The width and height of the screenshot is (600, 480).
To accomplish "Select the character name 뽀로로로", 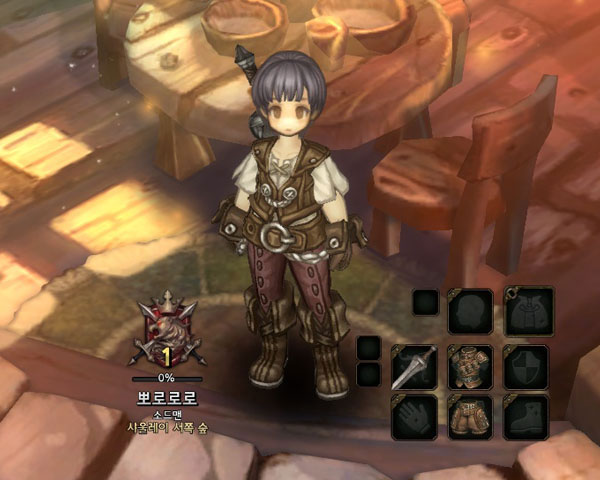I will 167,397.
